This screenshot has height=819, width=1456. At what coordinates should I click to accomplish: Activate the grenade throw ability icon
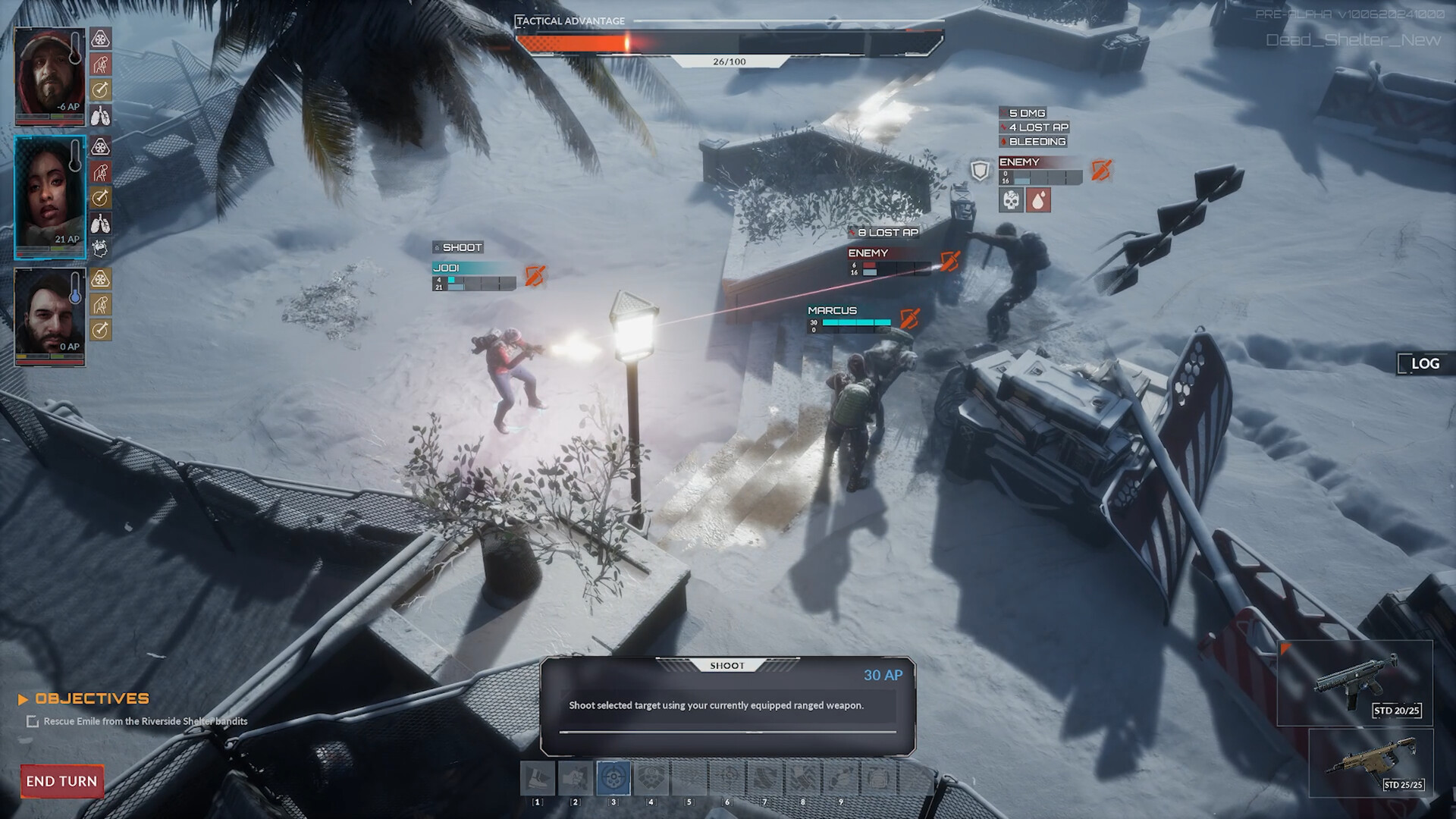click(x=840, y=778)
